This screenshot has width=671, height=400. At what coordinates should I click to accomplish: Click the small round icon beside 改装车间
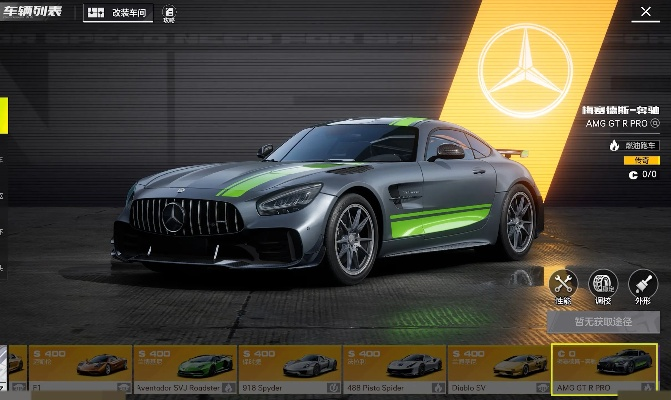point(168,13)
